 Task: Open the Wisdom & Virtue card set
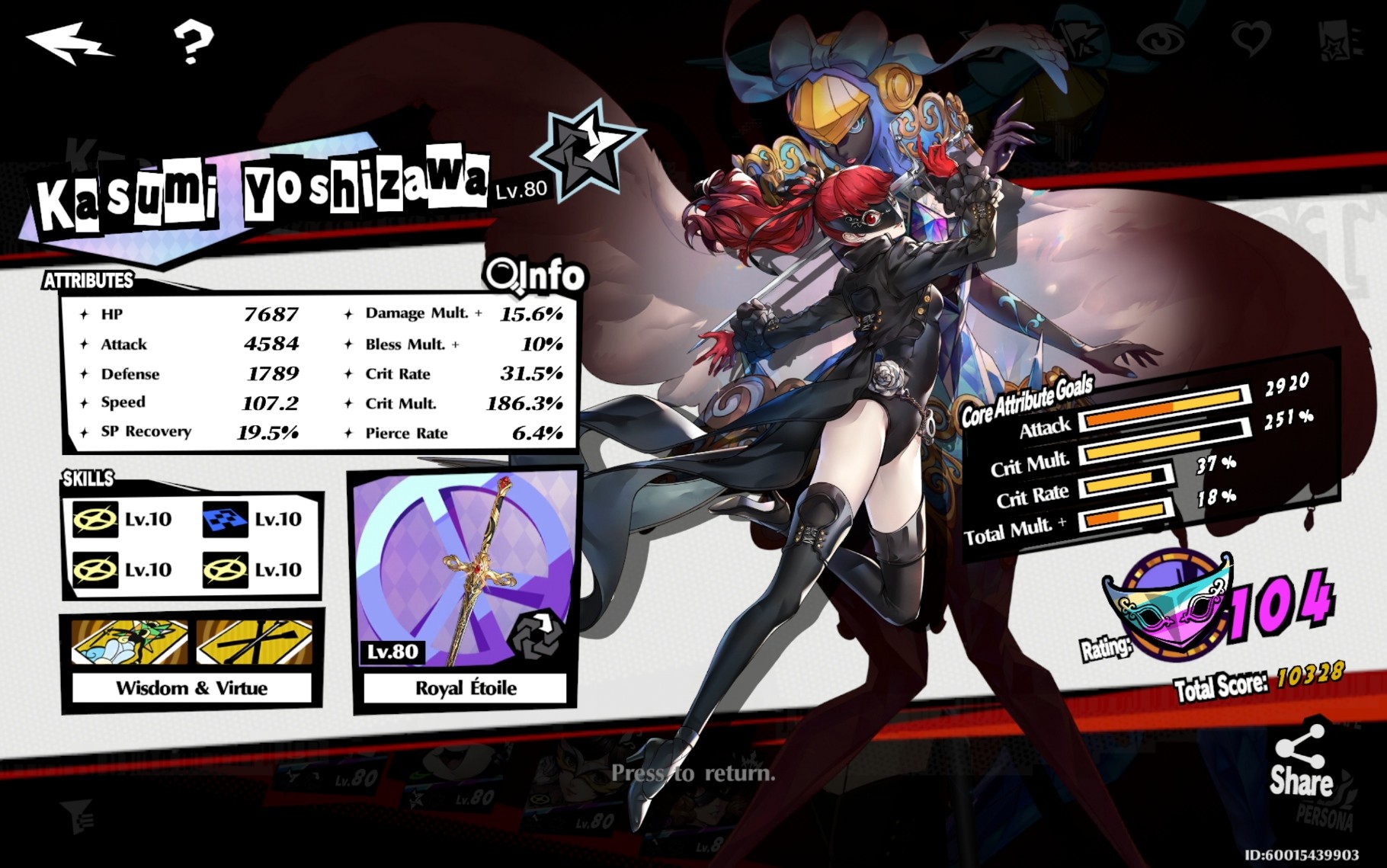[191, 658]
